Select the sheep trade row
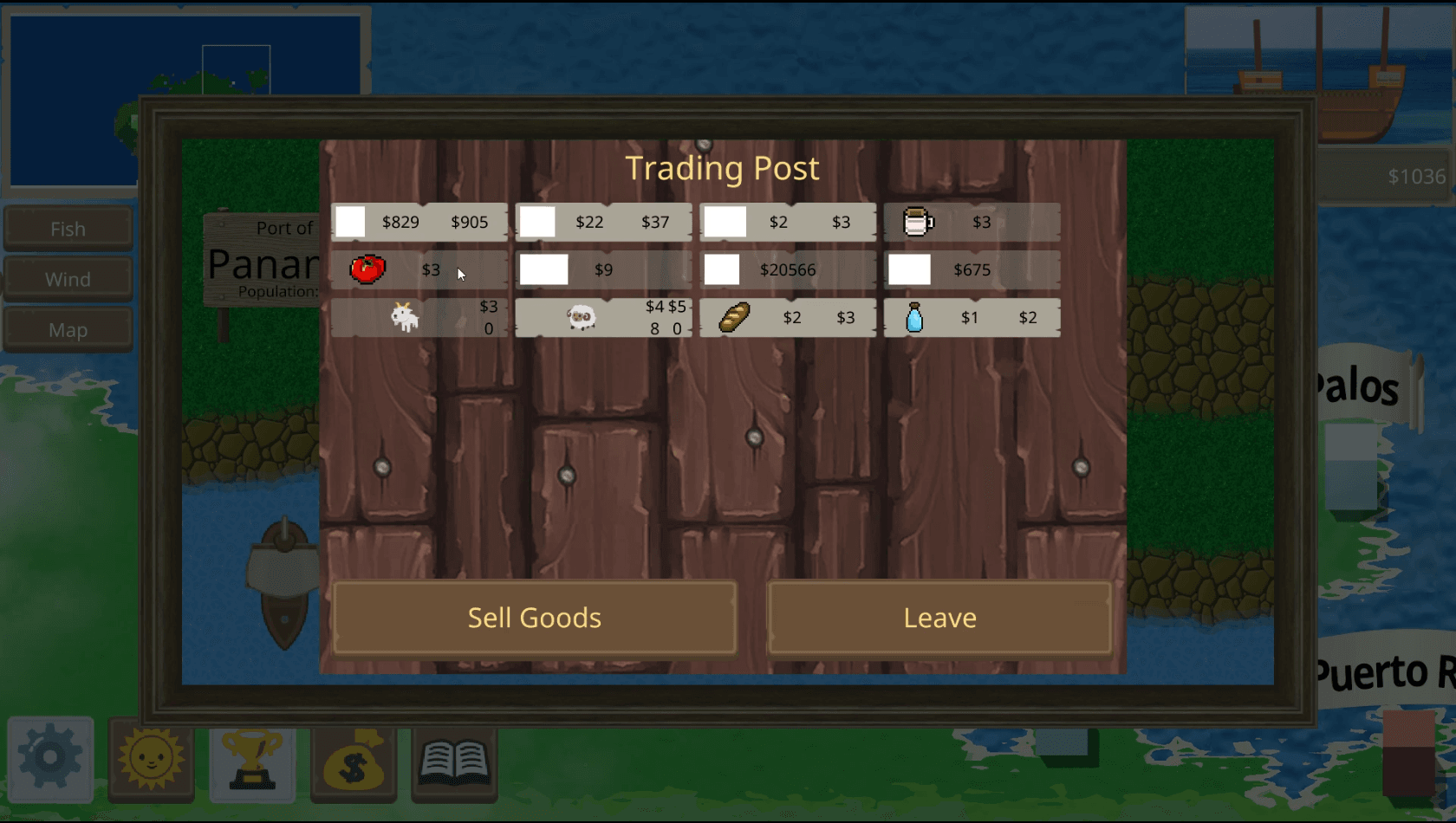 pyautogui.click(x=603, y=317)
